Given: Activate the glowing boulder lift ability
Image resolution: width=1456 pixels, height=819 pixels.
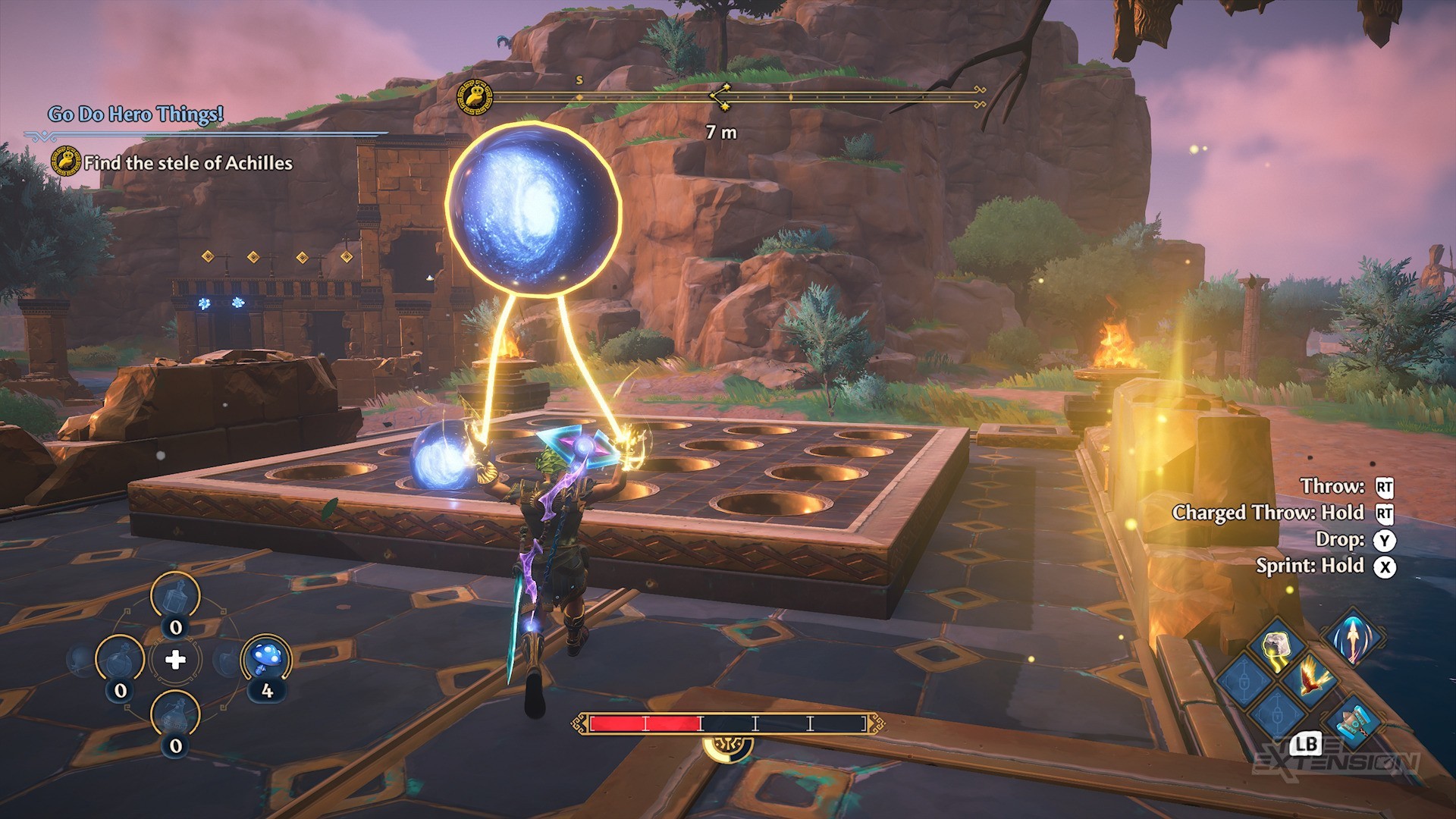Looking at the screenshot, I should pyautogui.click(x=1278, y=647).
